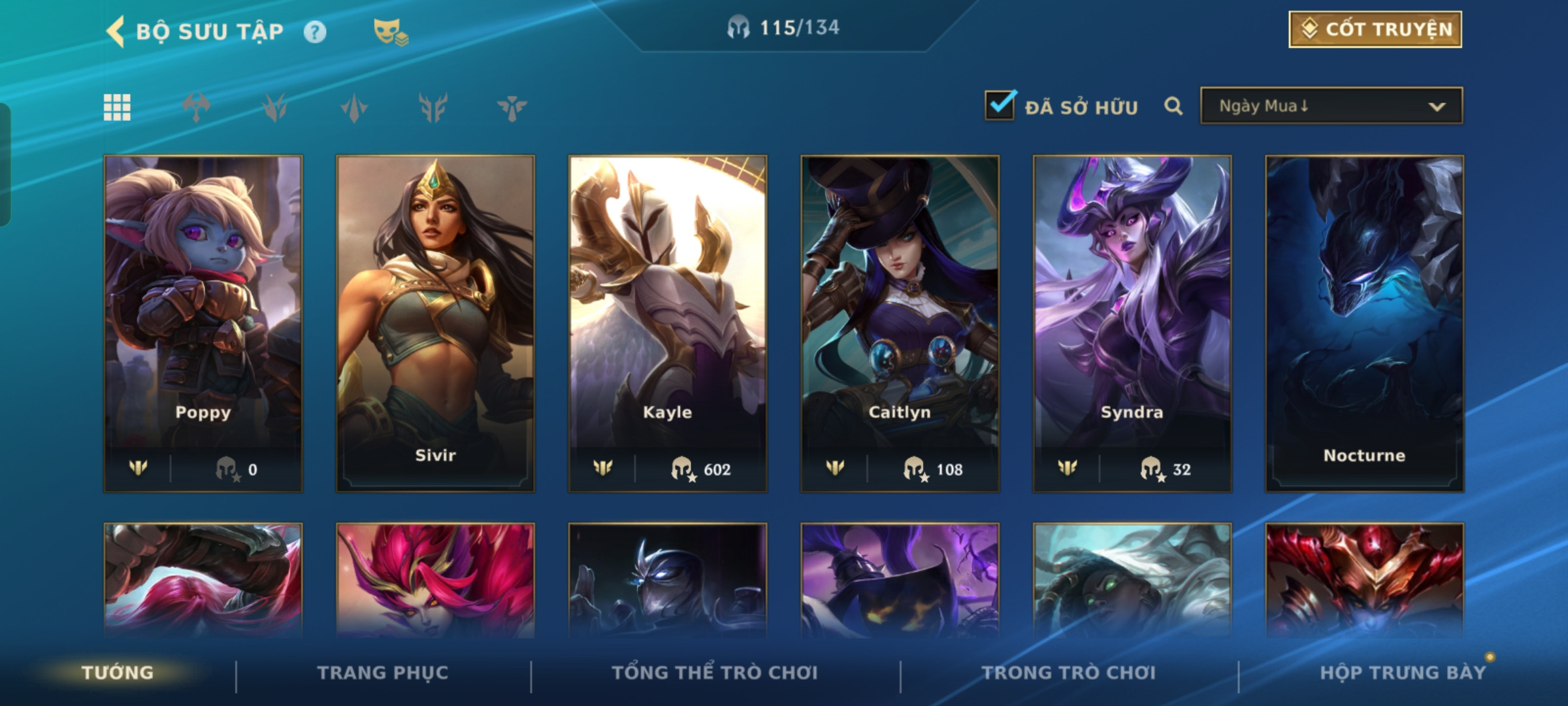Go back from Bộ Sưu Tập screen
This screenshot has height=706, width=1568.
(116, 31)
